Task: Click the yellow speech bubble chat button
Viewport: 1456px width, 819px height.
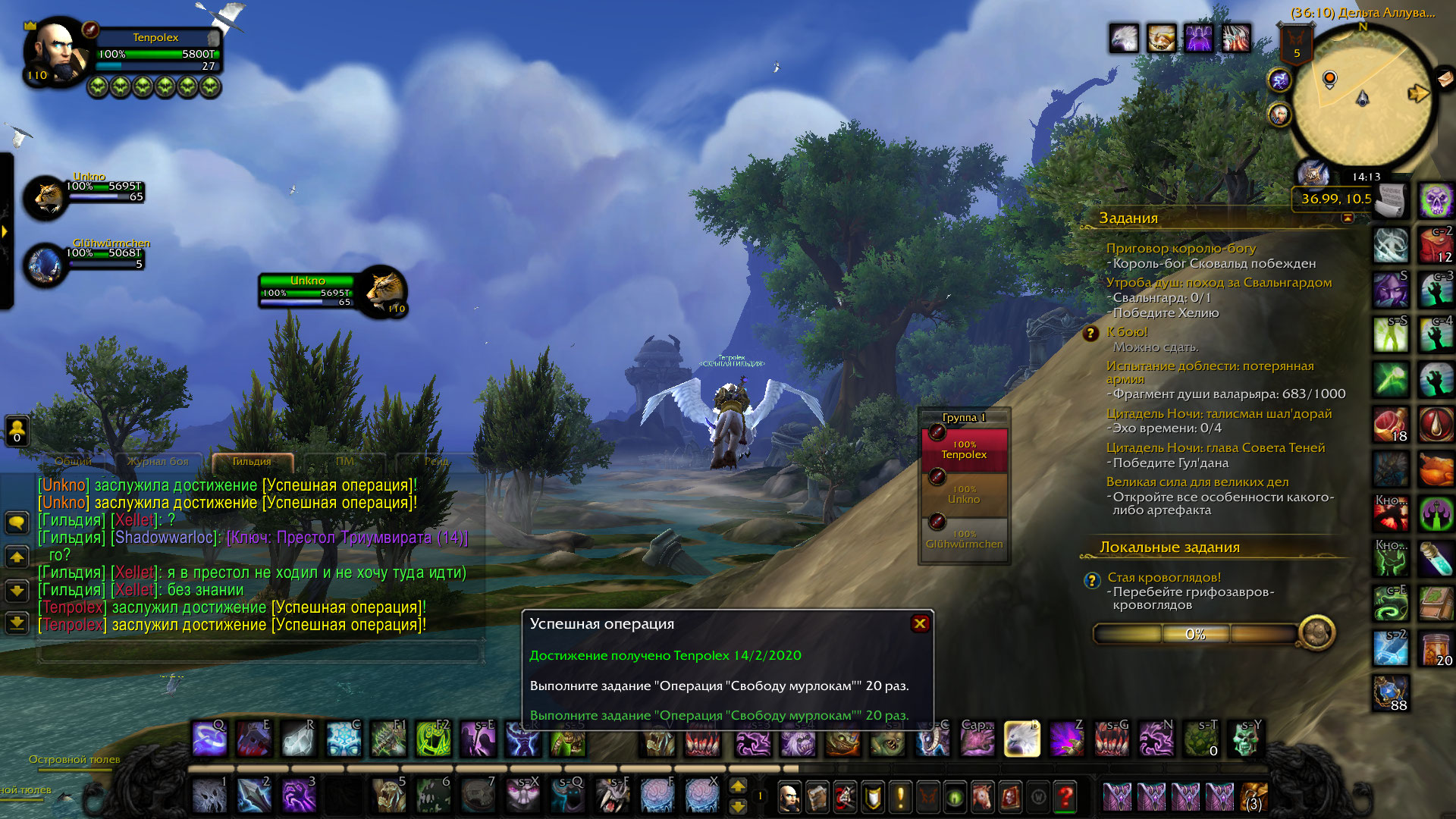Action: click(17, 522)
